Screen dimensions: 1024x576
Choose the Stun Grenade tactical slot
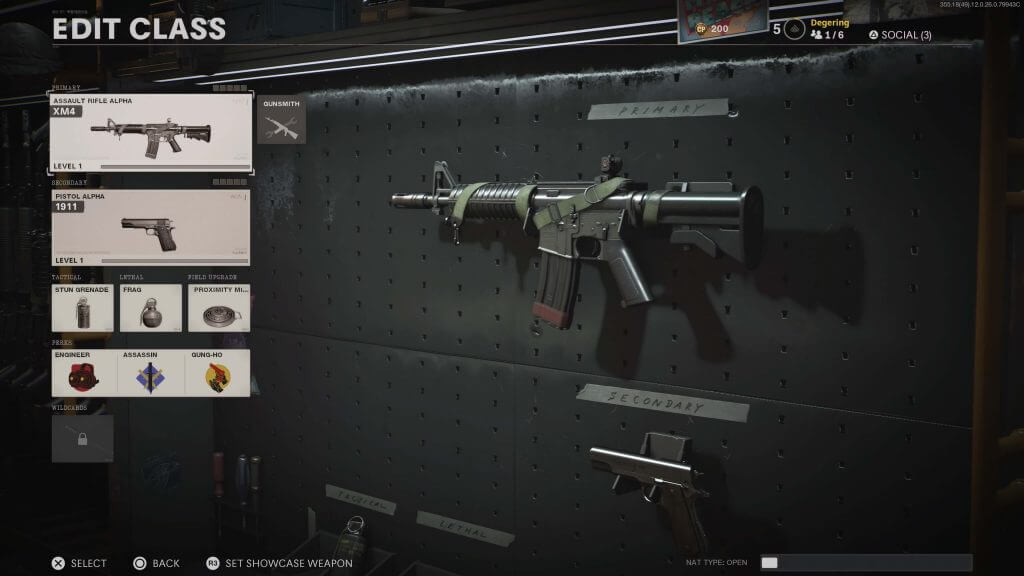pos(82,308)
